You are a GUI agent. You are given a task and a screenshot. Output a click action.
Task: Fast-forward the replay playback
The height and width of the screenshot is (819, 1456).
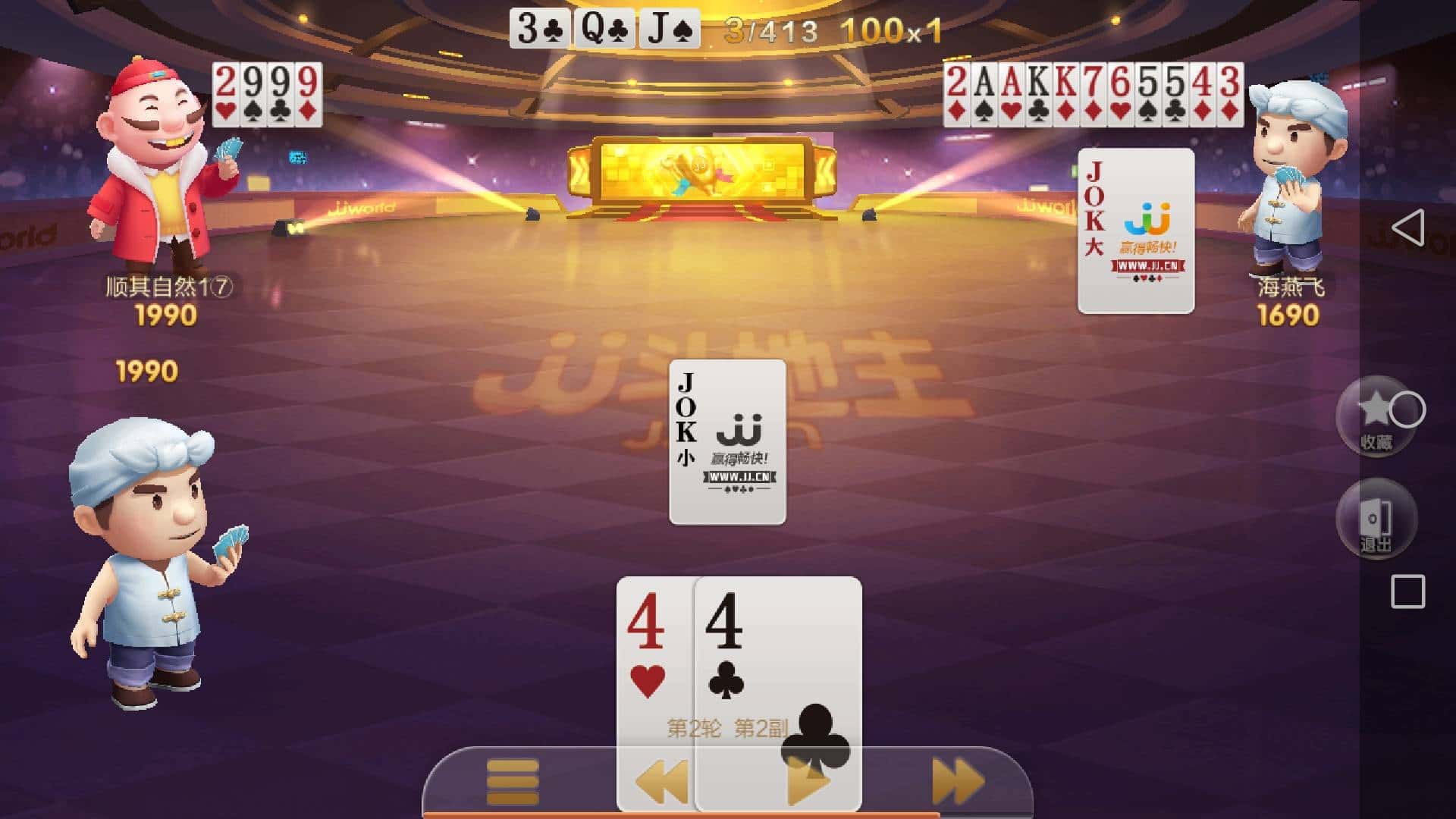point(952,780)
